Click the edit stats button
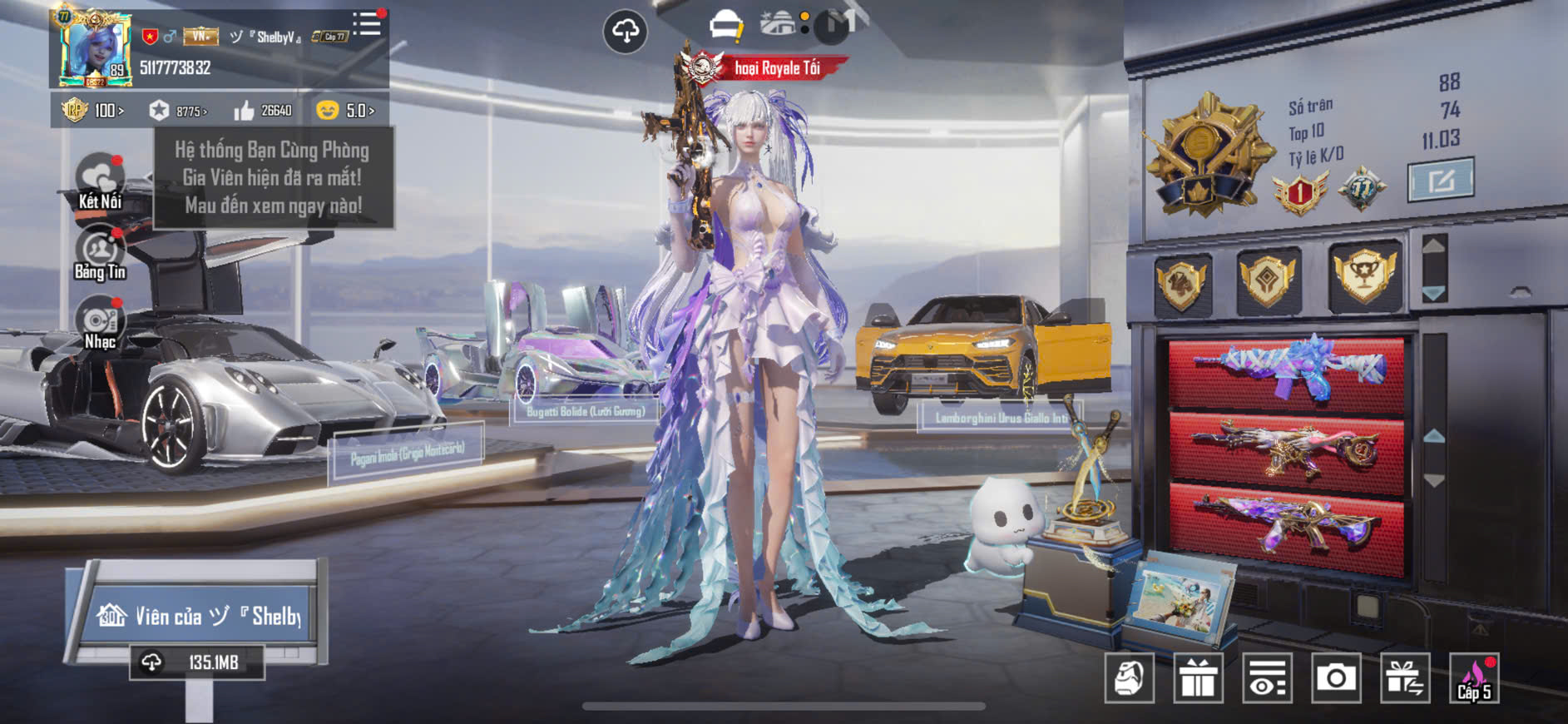 coord(1440,180)
